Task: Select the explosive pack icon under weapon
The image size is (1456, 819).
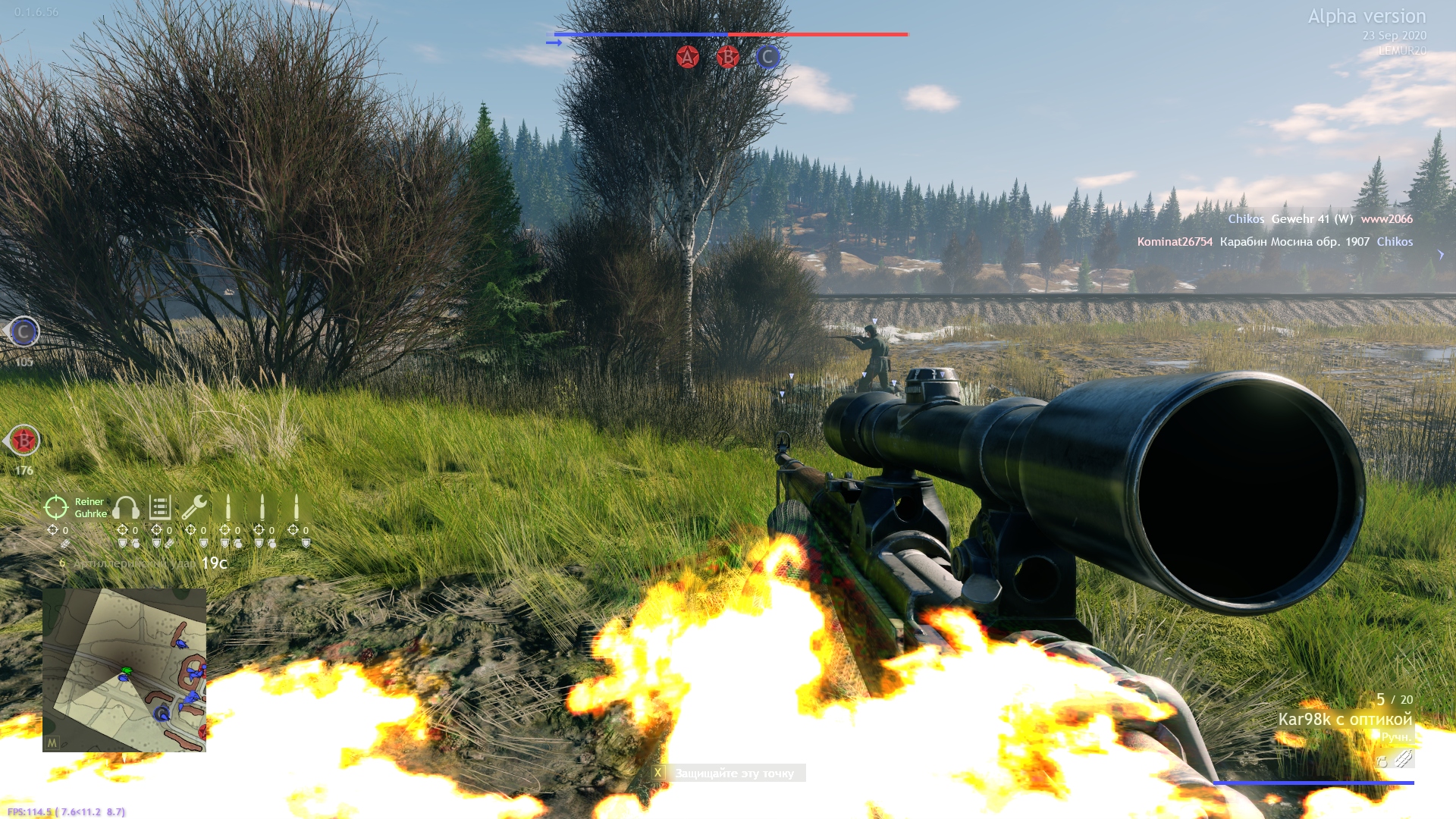Action: click(1404, 758)
